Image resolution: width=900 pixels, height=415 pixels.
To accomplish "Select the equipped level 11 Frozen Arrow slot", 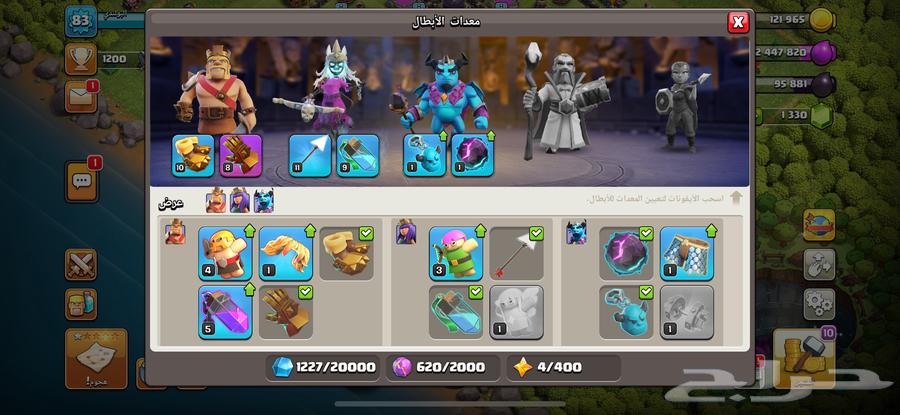I will 310,155.
